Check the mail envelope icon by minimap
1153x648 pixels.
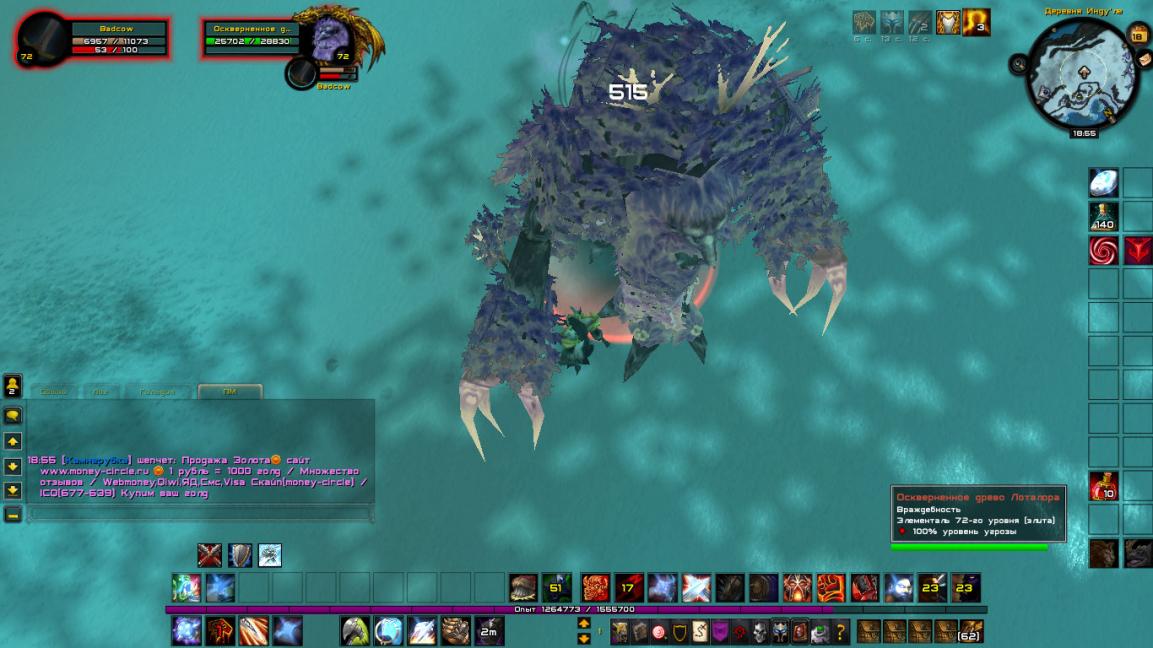coord(1145,58)
